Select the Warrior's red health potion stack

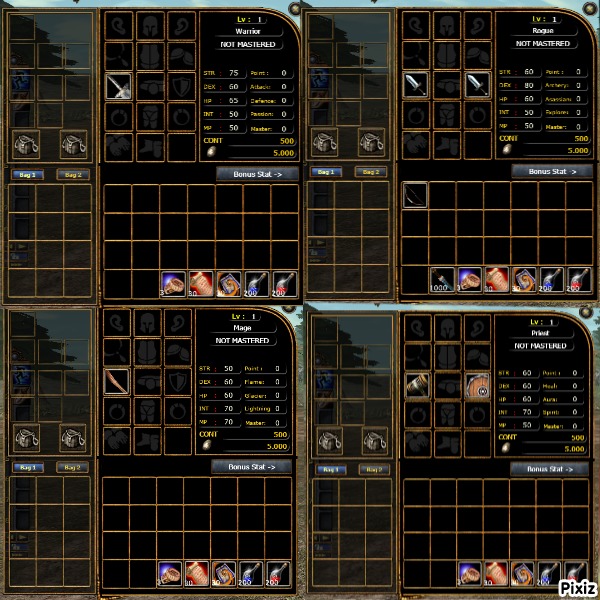[x=200, y=284]
